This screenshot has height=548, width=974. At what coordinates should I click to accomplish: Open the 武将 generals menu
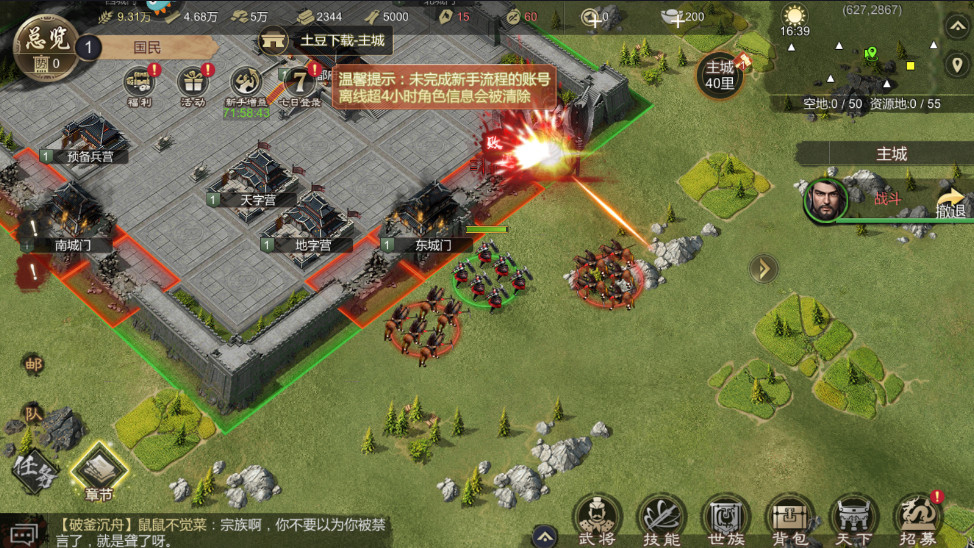point(595,518)
